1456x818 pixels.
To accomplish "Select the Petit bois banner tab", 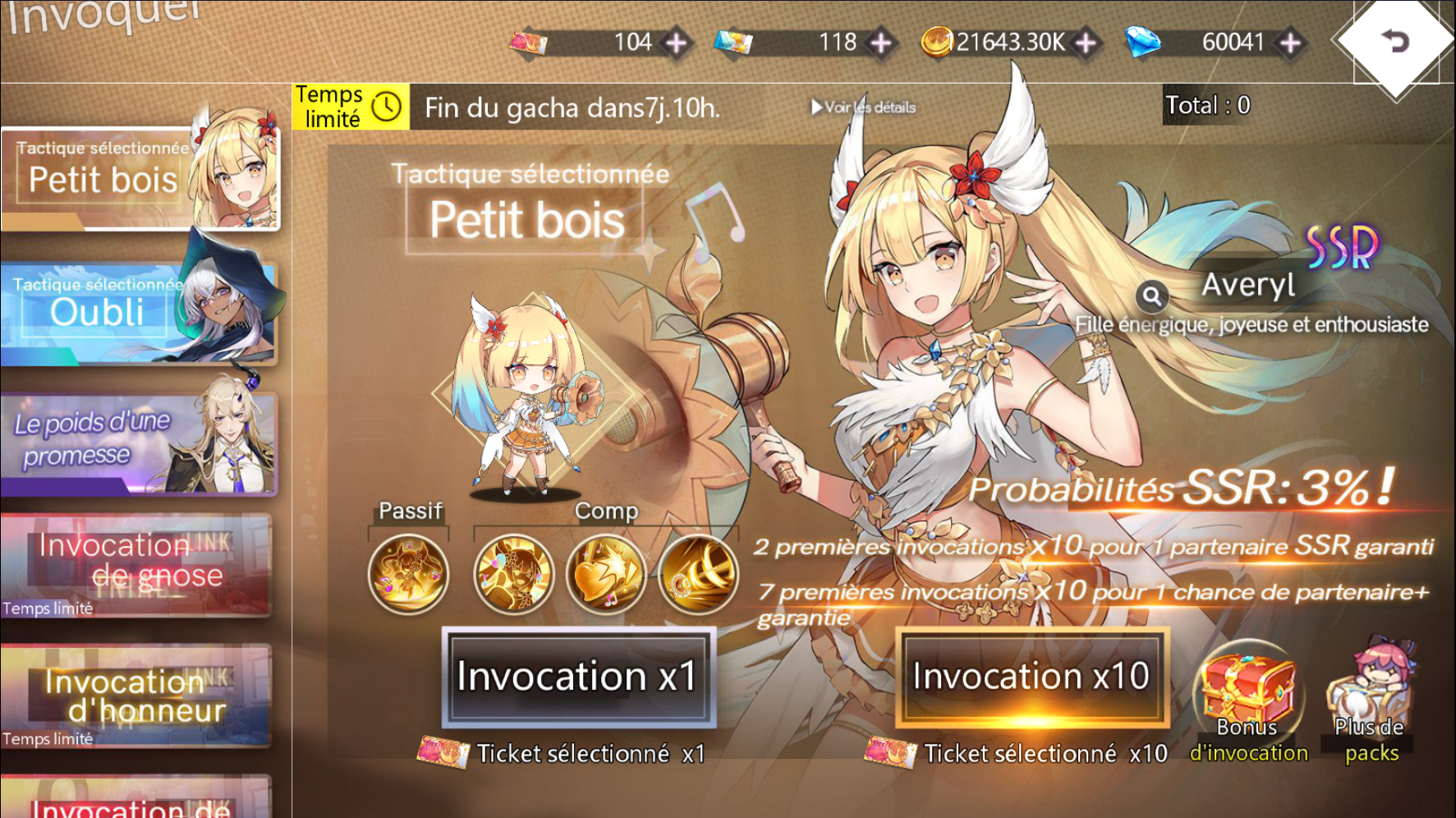I will [x=140, y=178].
